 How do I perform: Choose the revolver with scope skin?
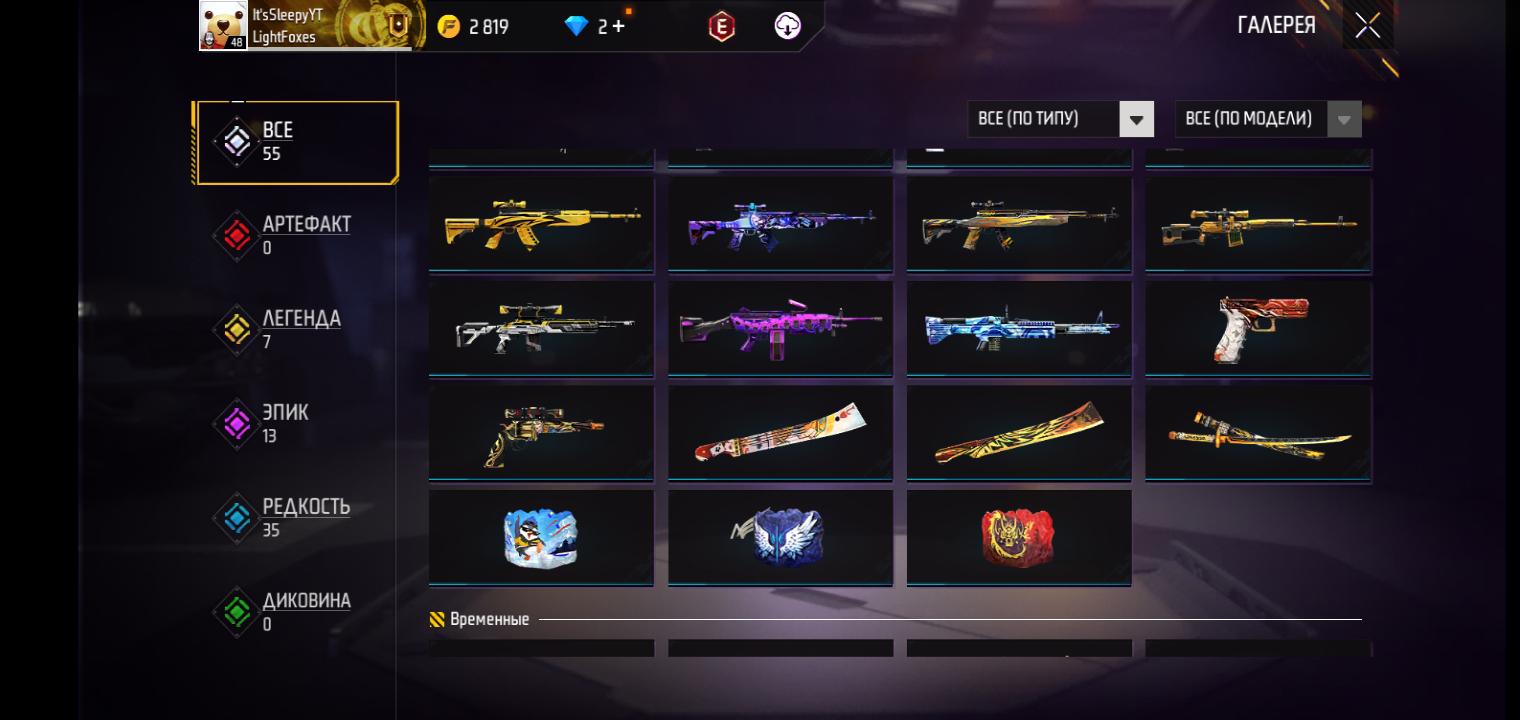pyautogui.click(x=541, y=433)
